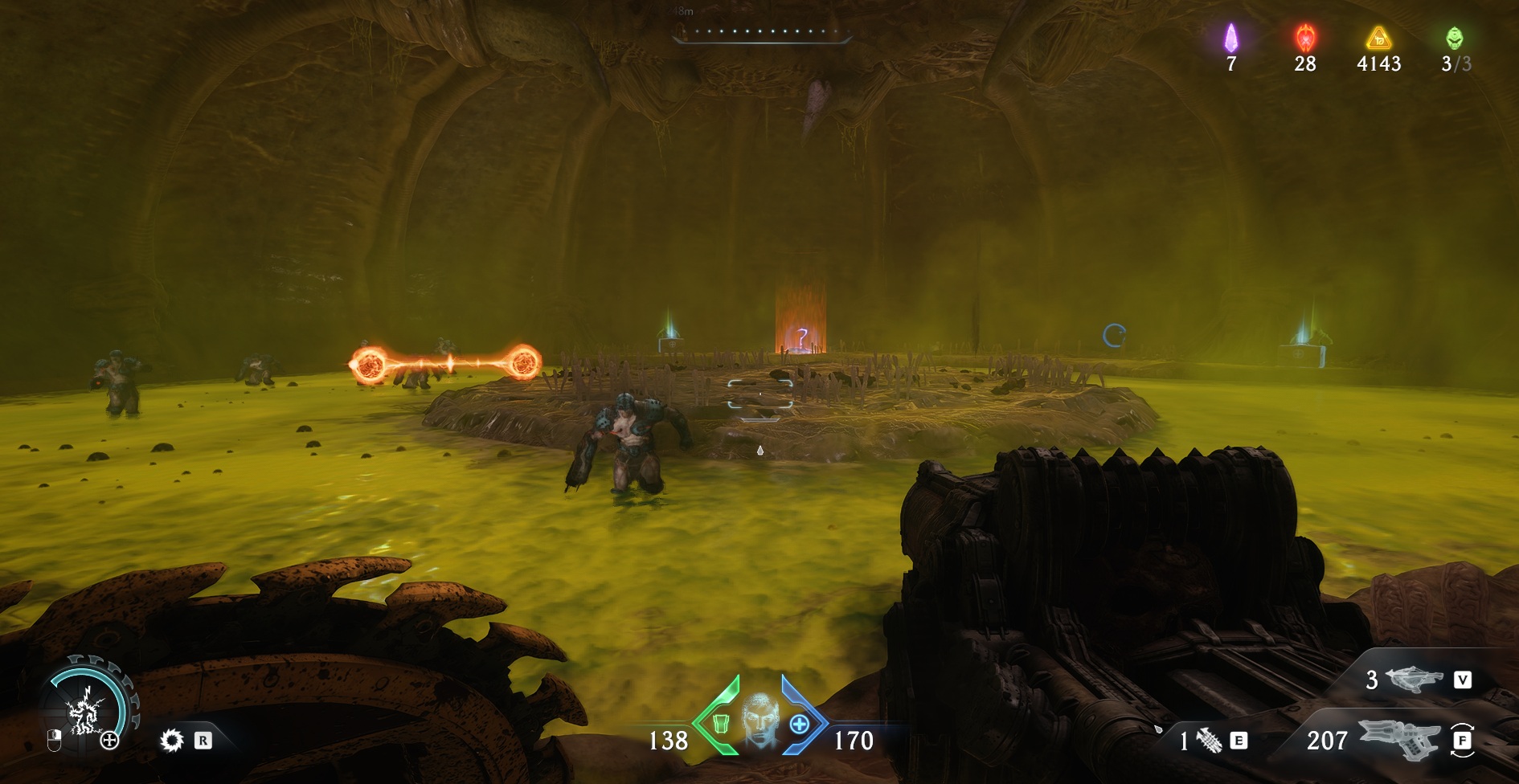This screenshot has width=1519, height=784.
Task: Activate the electrified shield ability dial
Action: click(85, 709)
